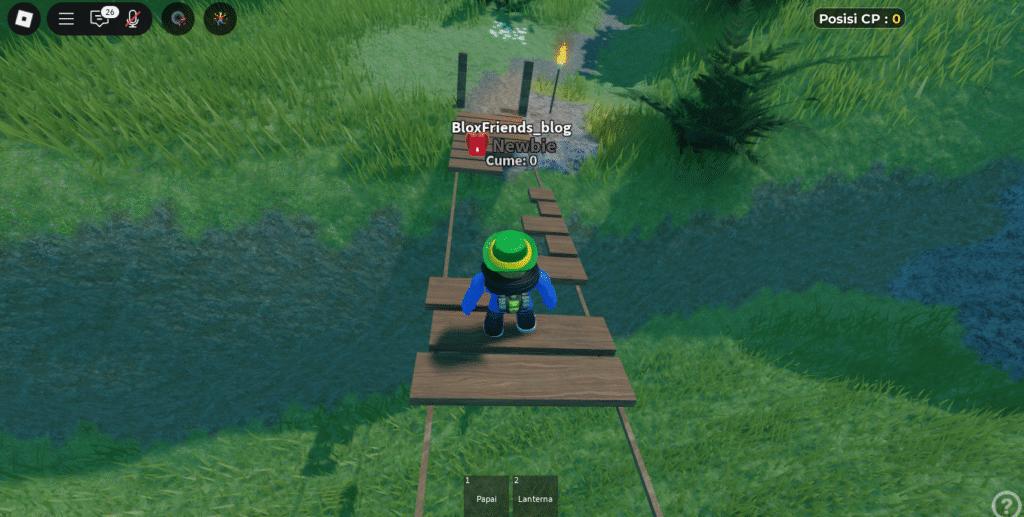Equip the Papai hotbar slot
This screenshot has width=1024, height=517.
tap(487, 495)
